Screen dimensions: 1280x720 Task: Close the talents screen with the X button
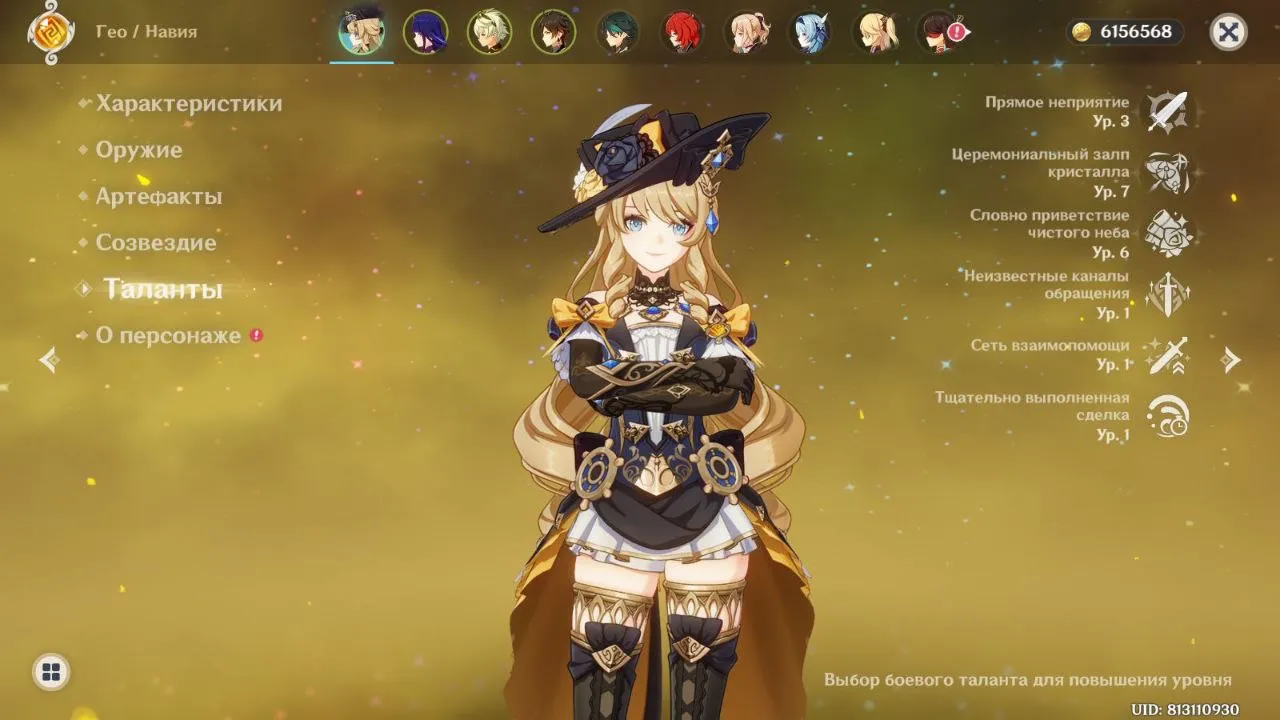(1229, 31)
